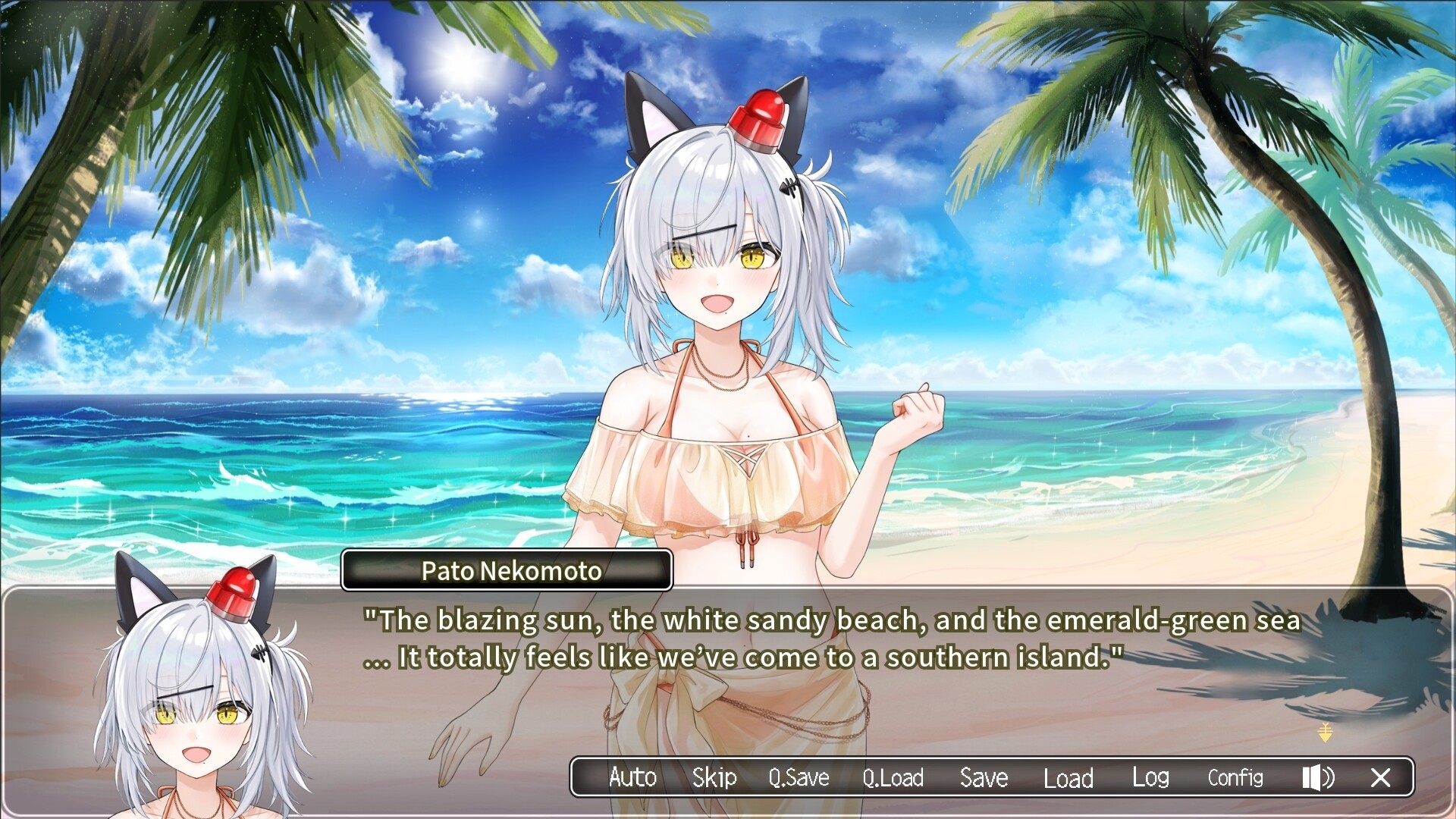Enable Auto text advance mode

click(632, 777)
